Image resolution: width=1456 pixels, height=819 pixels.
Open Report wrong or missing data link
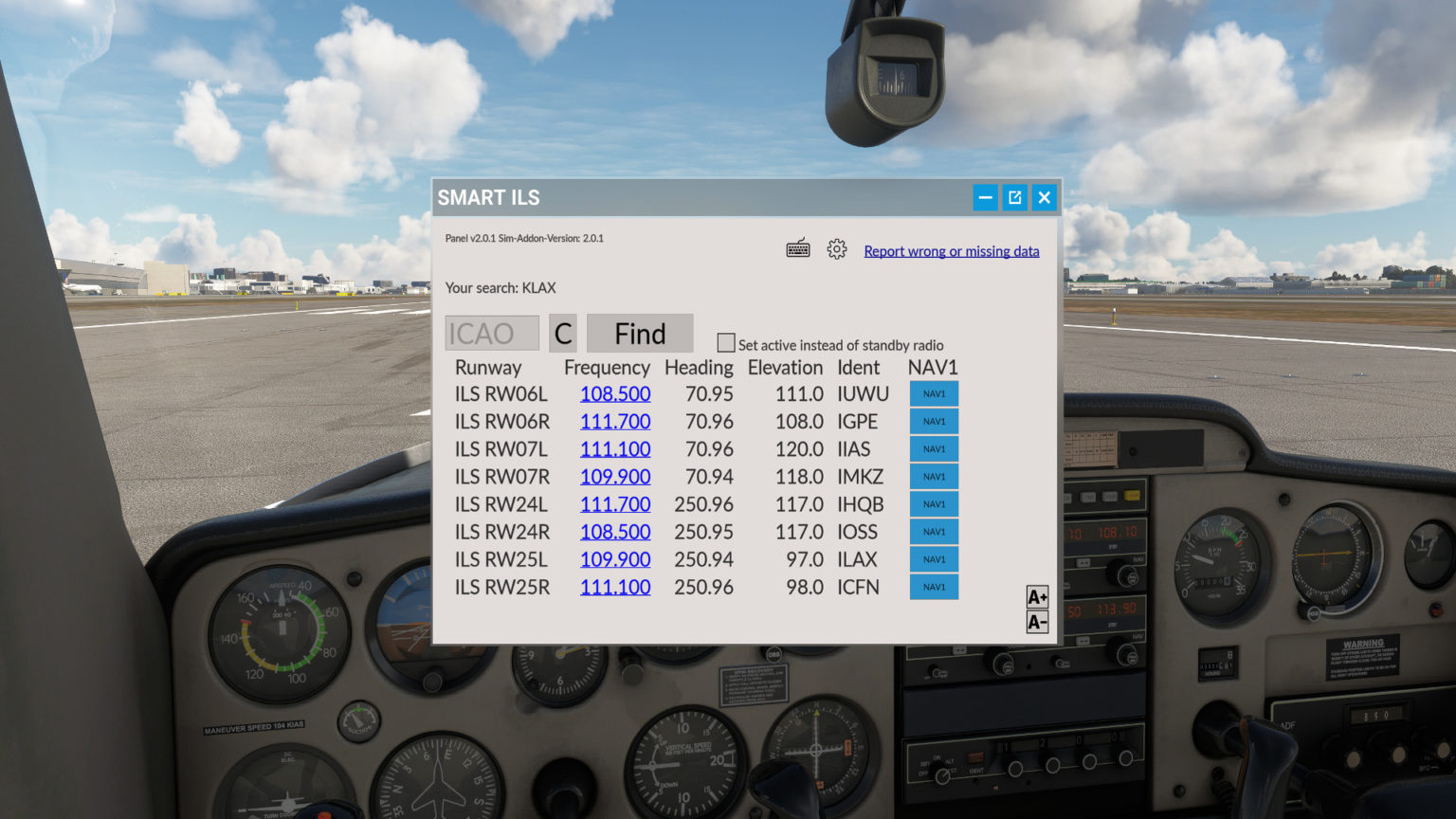tap(951, 250)
